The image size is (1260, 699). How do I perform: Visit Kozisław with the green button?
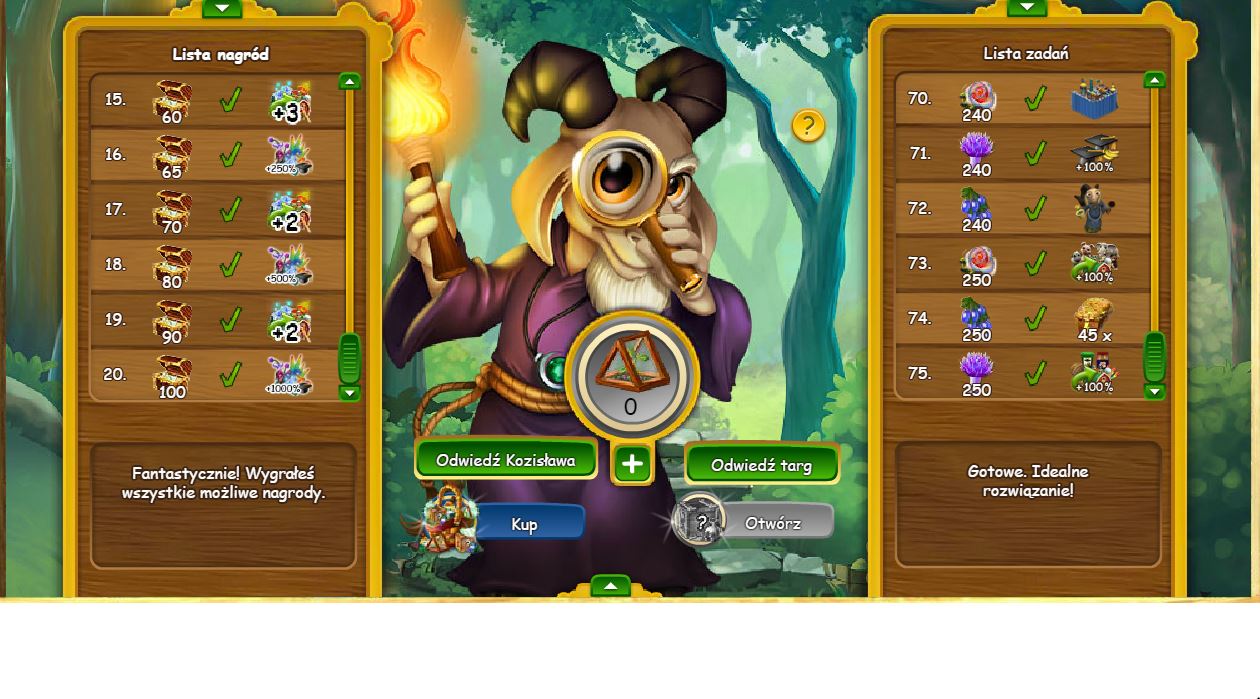click(x=506, y=460)
